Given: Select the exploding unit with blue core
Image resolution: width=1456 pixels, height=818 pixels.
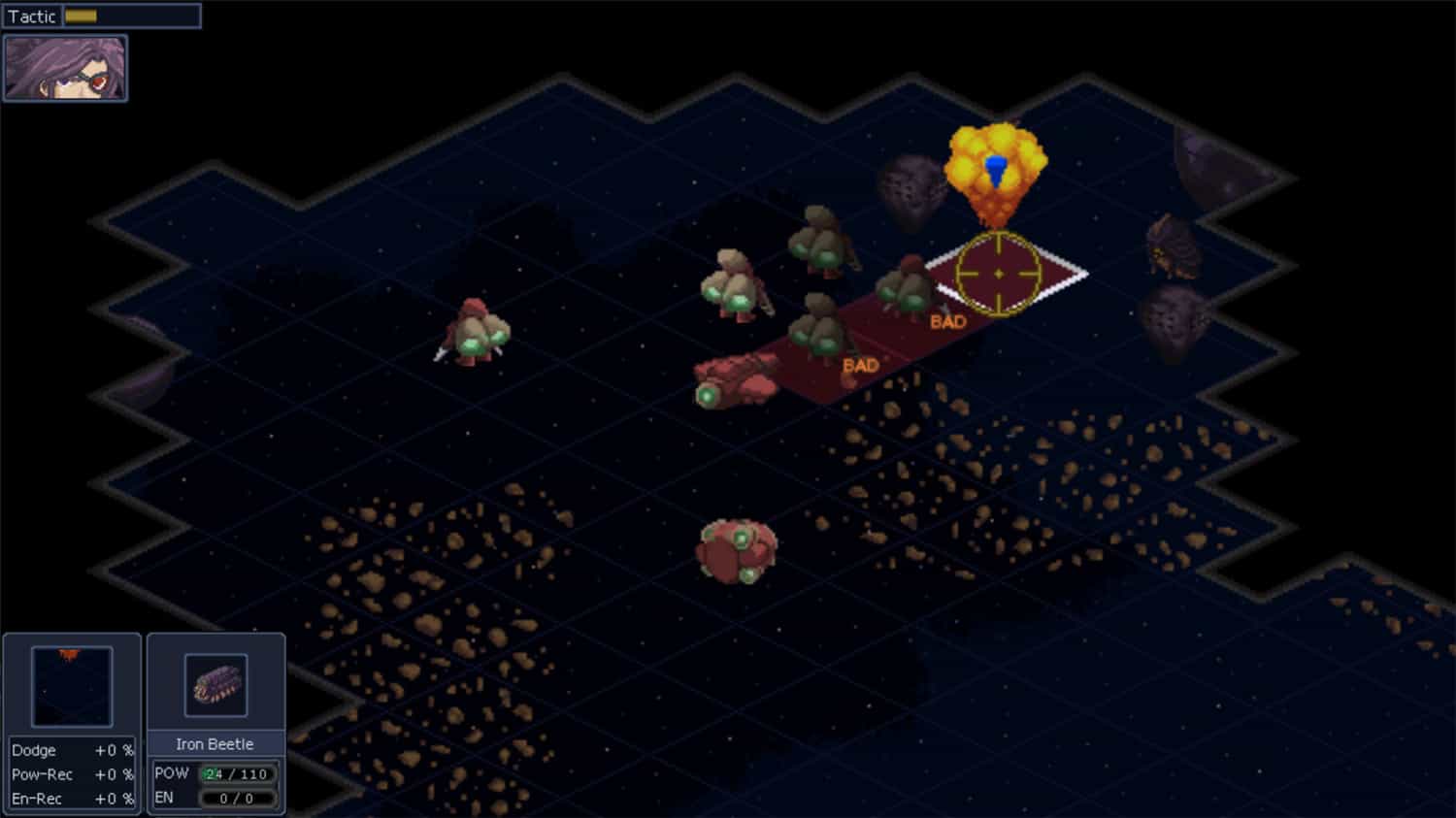Looking at the screenshot, I should (995, 170).
